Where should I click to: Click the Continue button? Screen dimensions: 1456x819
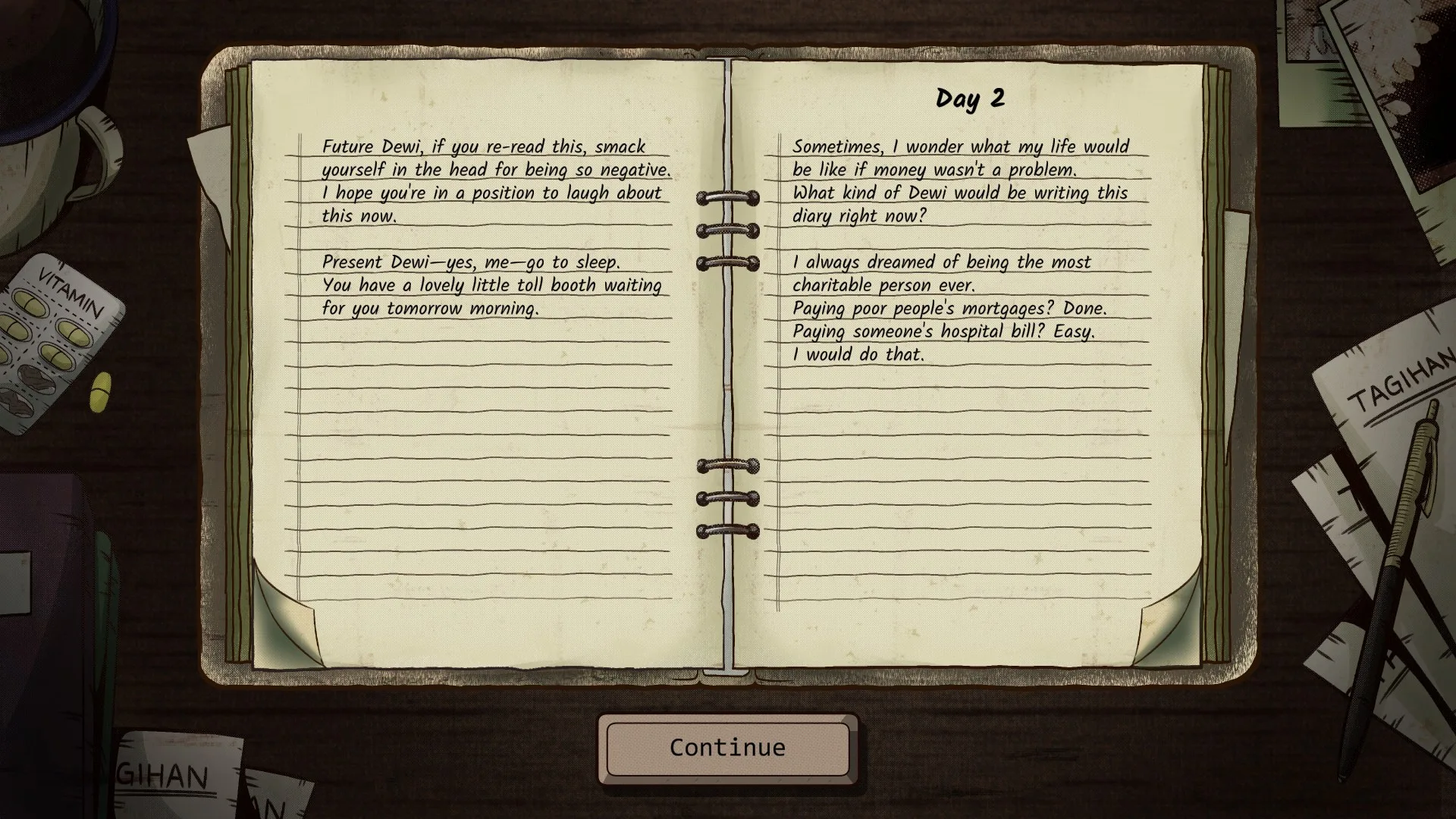pos(727,748)
